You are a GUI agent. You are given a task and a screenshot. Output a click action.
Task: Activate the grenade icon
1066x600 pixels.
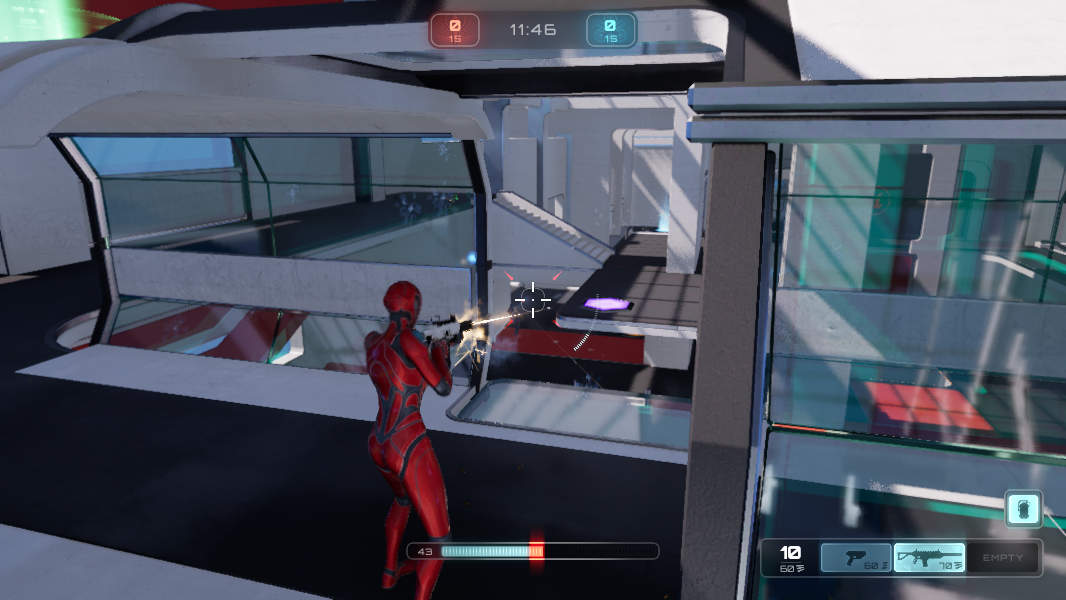pos(1024,507)
